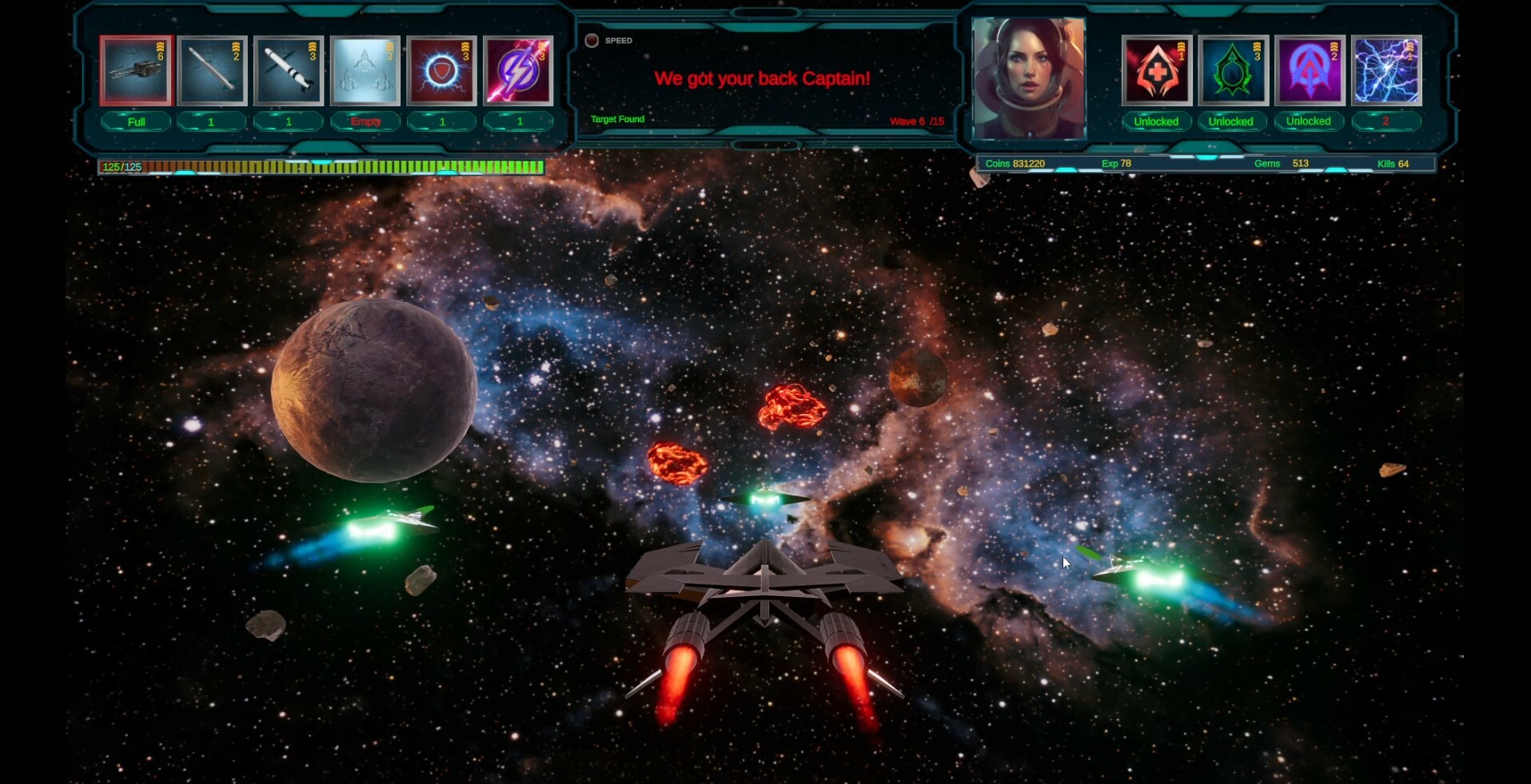This screenshot has height=784, width=1531.
Task: Toggle the third Unlocked ability state
Action: click(1309, 121)
